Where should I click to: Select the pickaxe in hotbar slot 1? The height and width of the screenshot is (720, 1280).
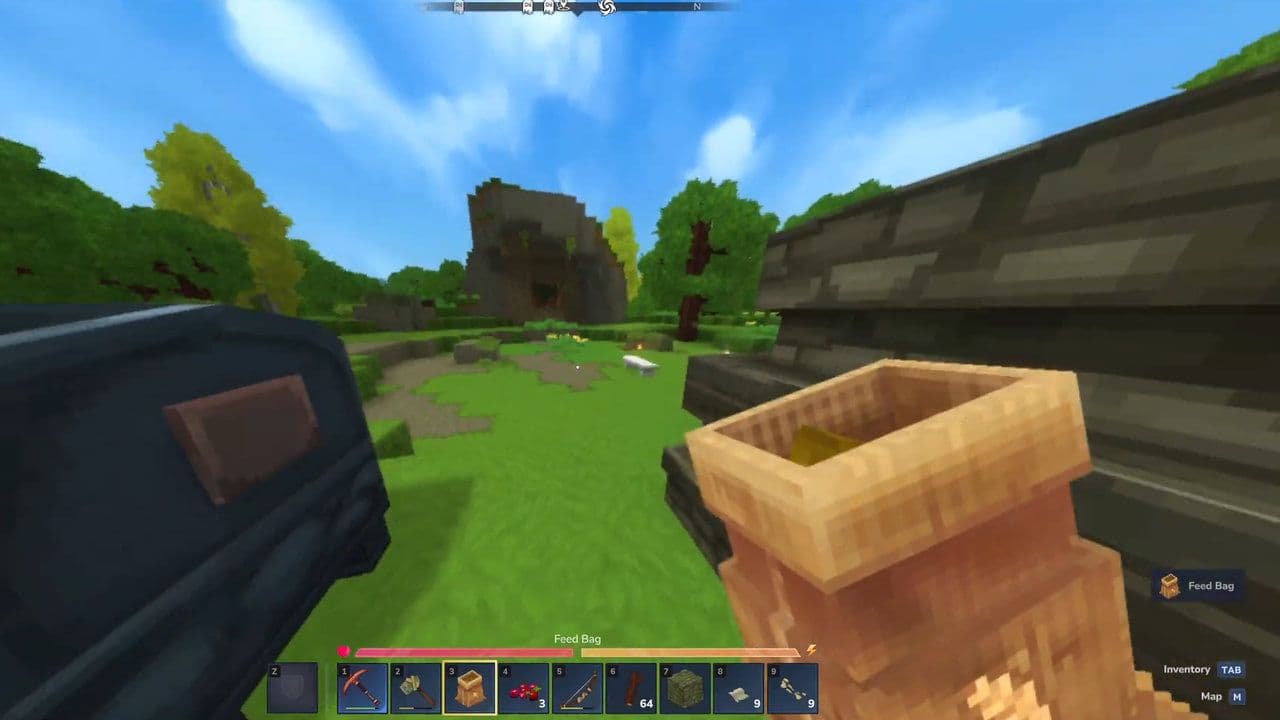click(x=362, y=688)
